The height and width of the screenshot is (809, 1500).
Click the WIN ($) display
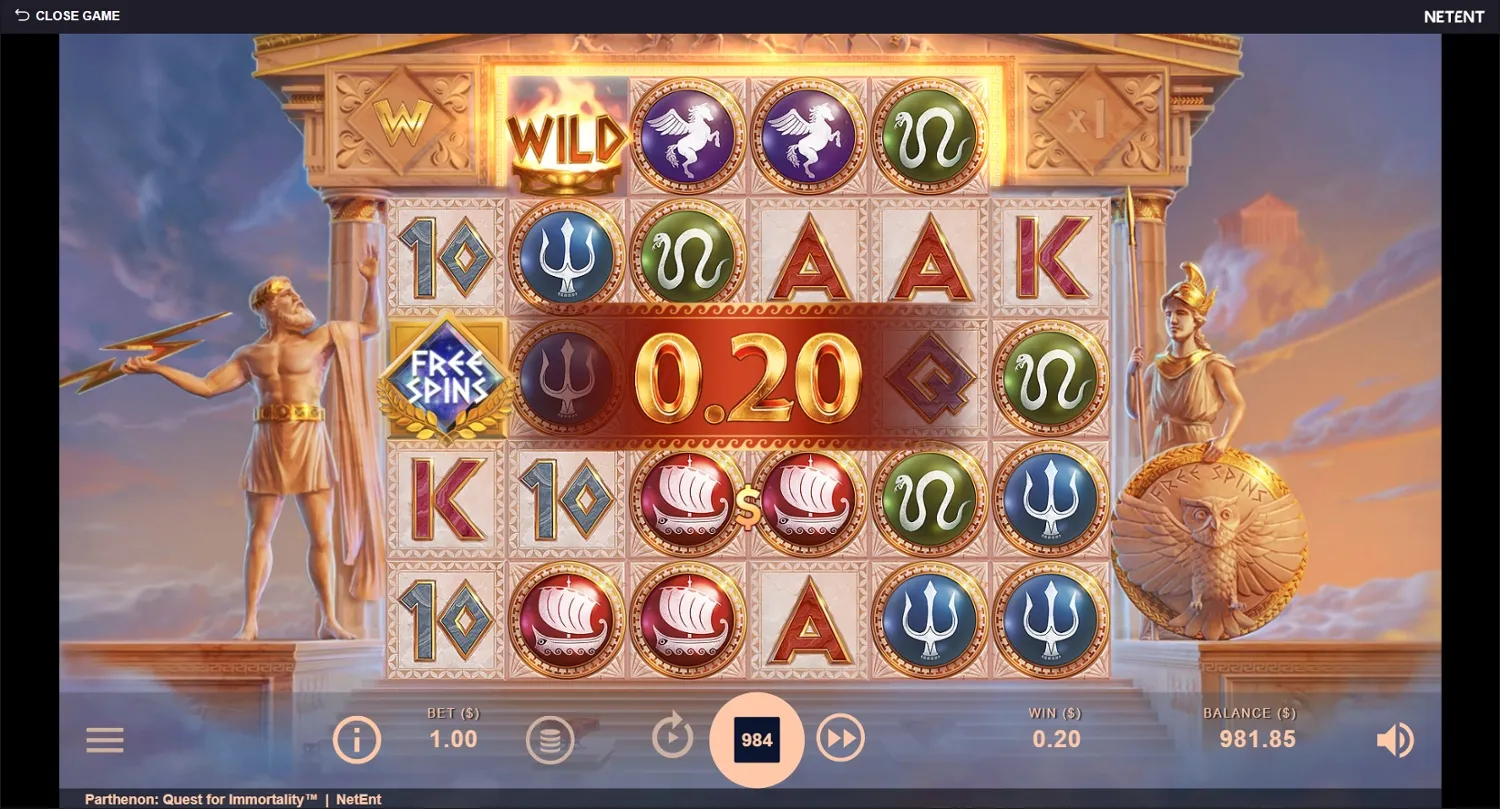[x=1054, y=727]
